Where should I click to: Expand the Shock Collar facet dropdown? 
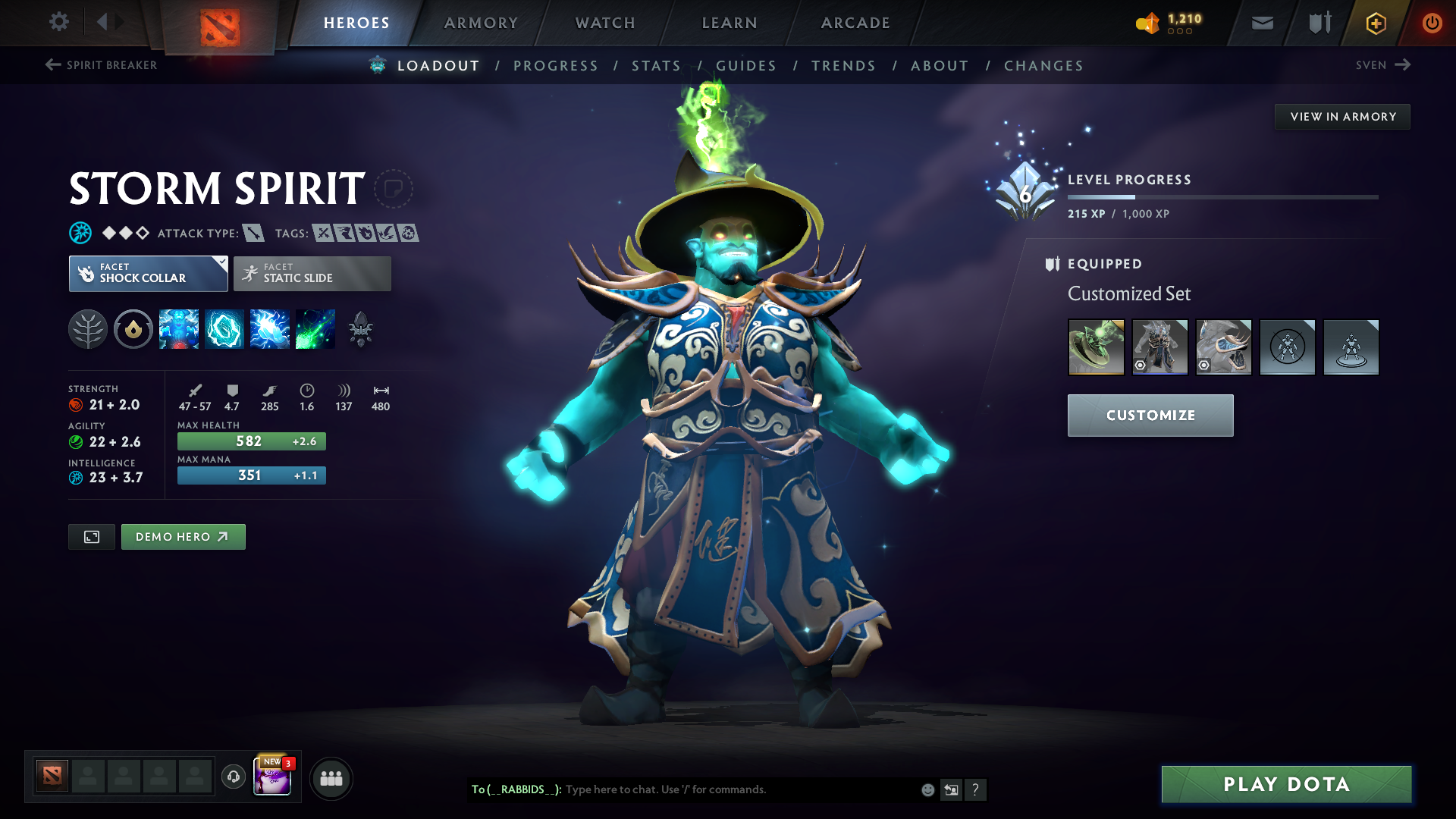coord(221,262)
